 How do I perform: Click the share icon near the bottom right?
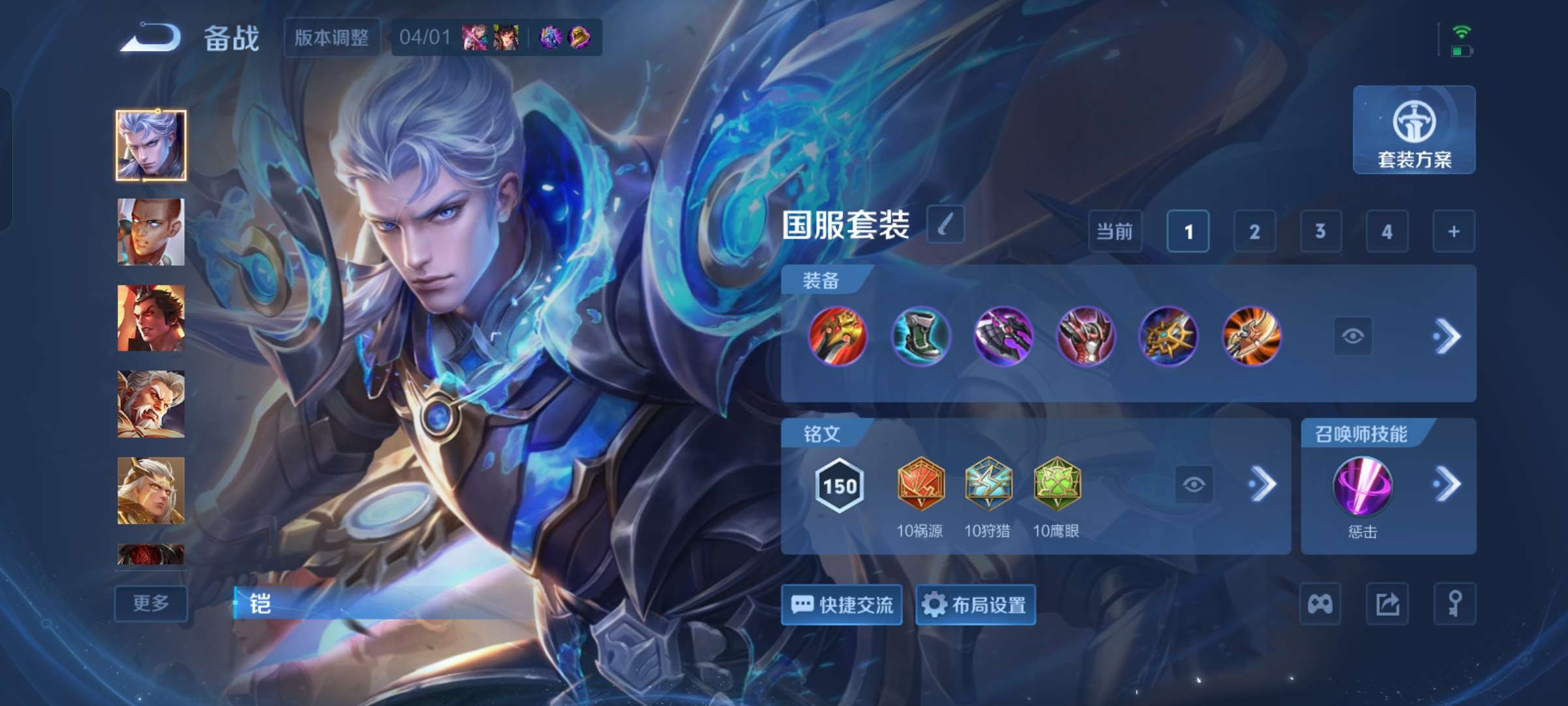[x=1388, y=603]
